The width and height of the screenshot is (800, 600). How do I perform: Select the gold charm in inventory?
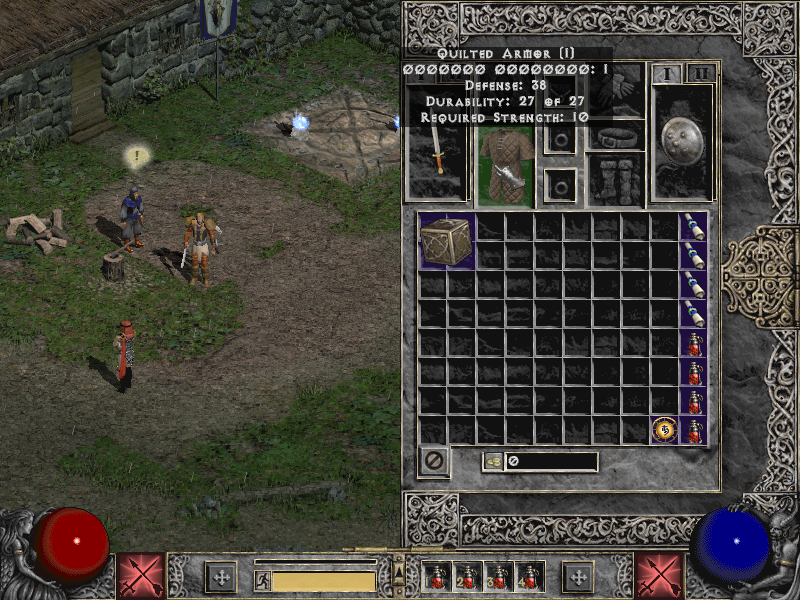pos(664,429)
